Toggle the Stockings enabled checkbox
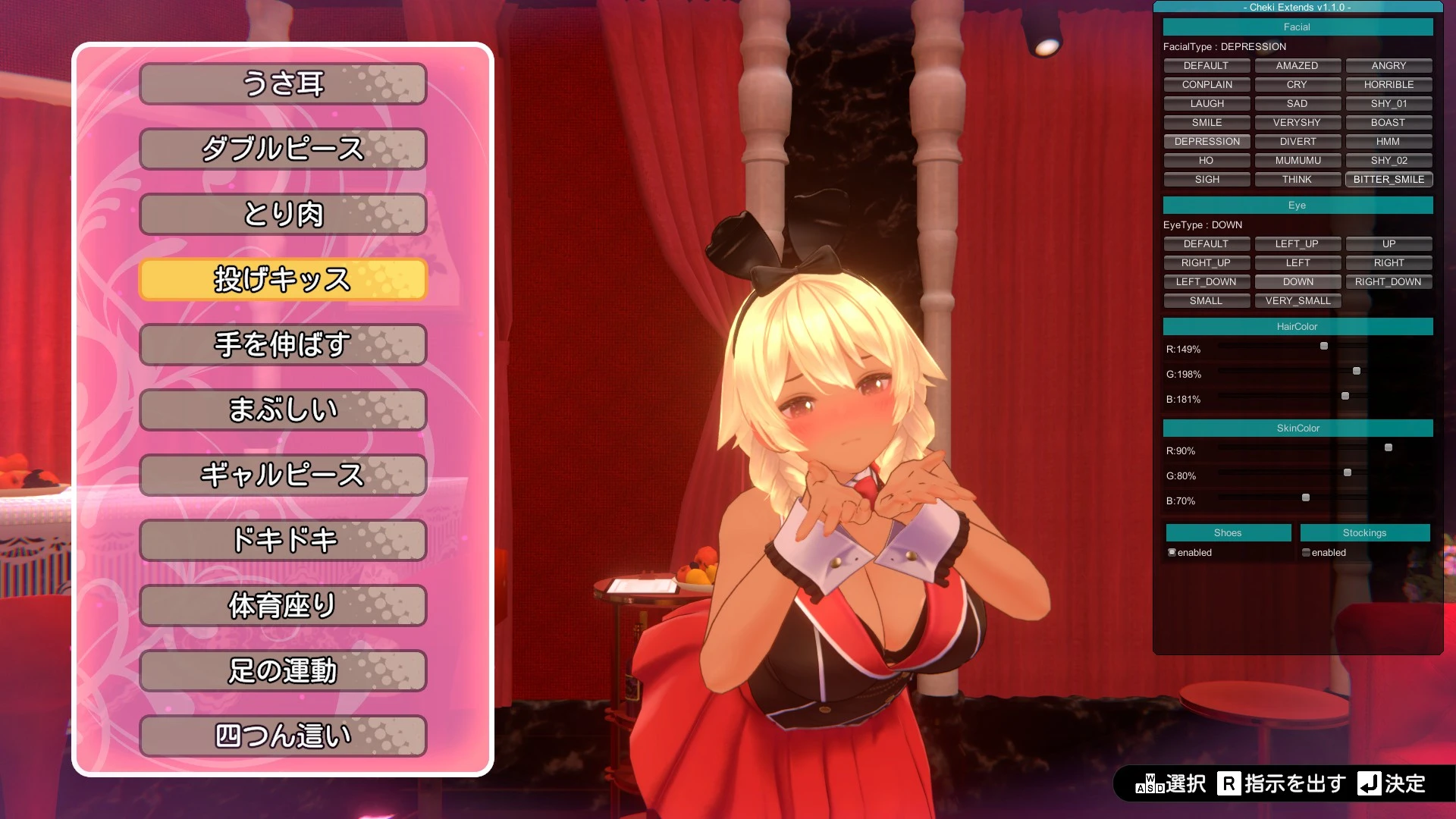 click(x=1306, y=552)
